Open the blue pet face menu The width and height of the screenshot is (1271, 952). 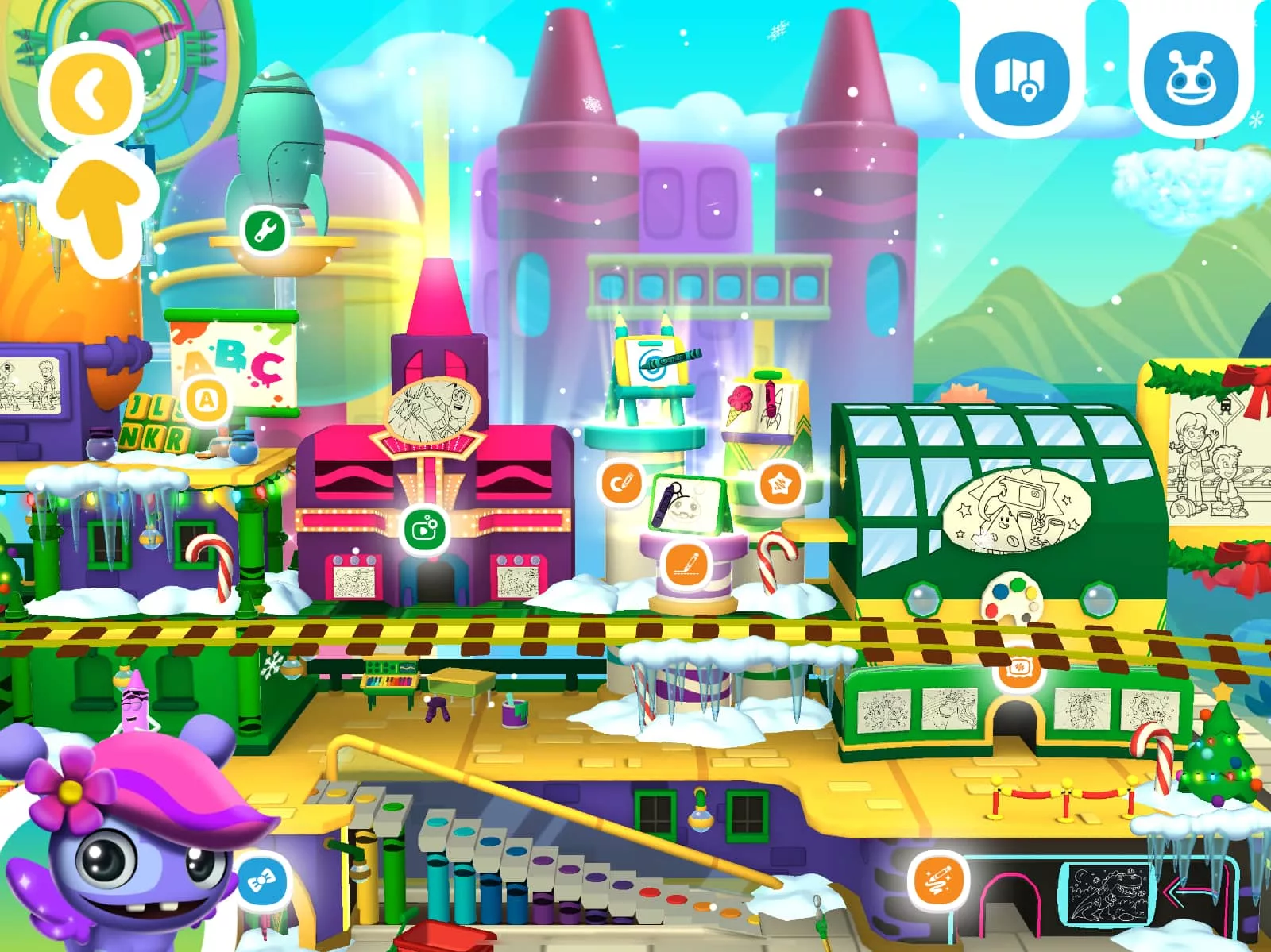tap(1191, 79)
